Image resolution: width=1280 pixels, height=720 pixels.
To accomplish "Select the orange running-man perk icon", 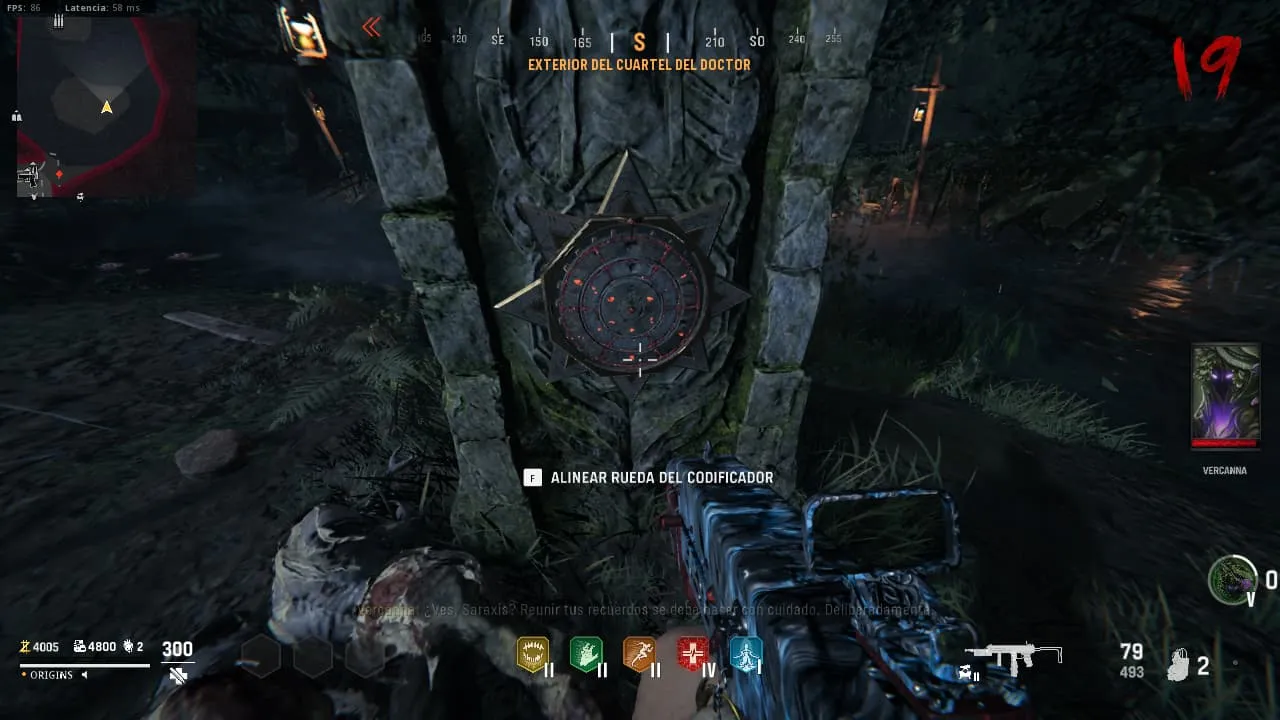I will coord(639,654).
